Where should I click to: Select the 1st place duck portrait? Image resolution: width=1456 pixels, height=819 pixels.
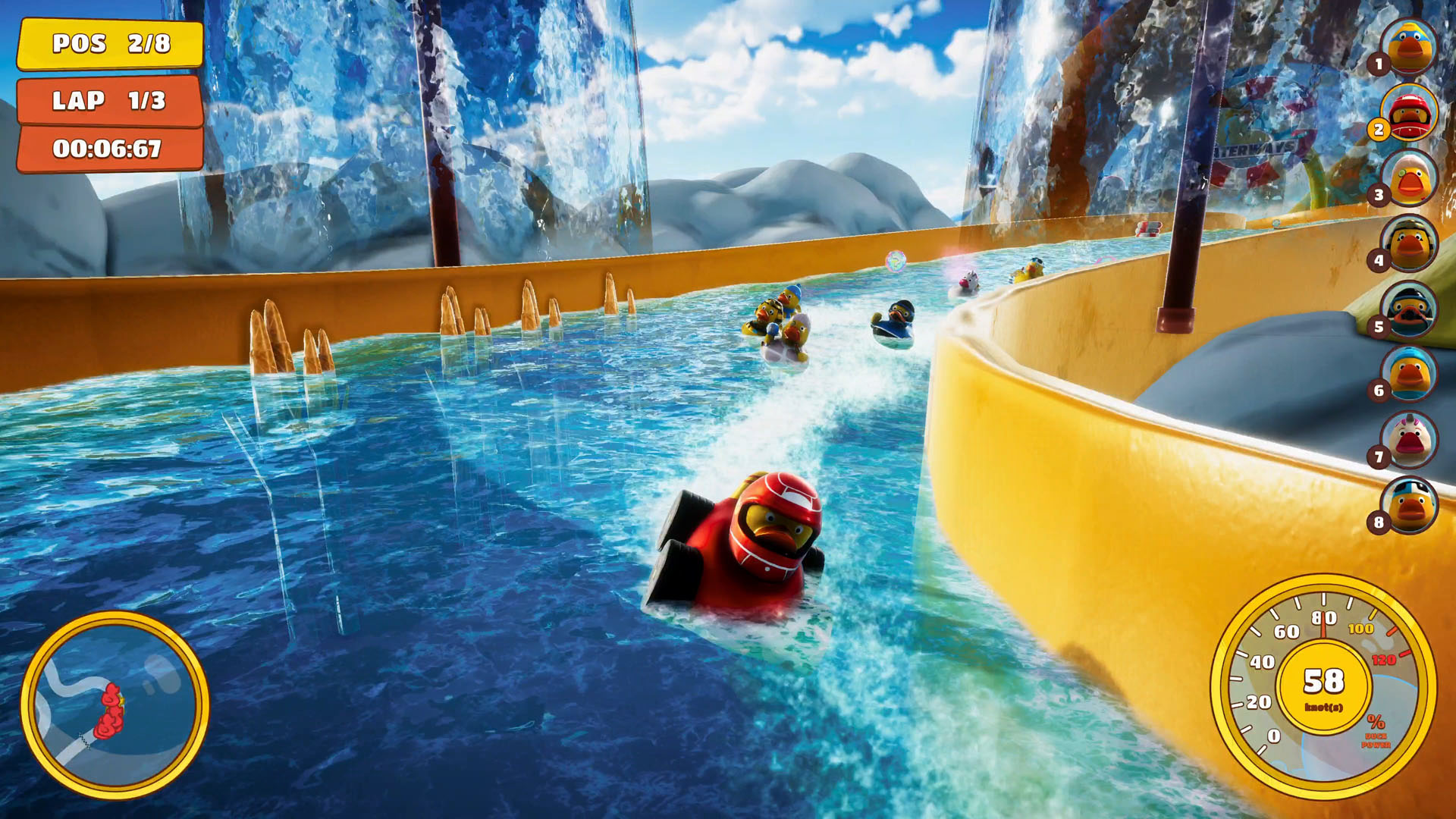[1409, 47]
